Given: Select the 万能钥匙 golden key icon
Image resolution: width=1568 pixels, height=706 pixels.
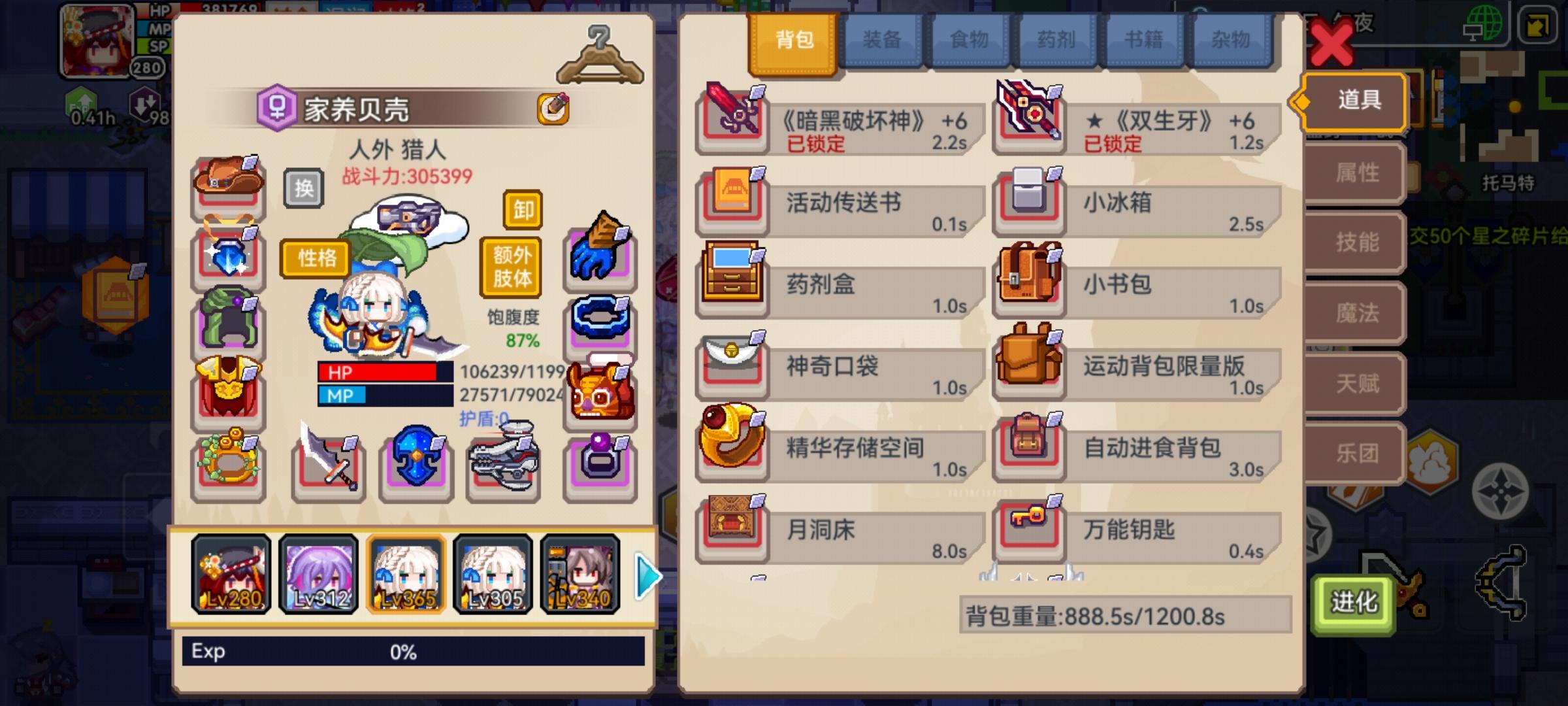Looking at the screenshot, I should coord(1029,531).
